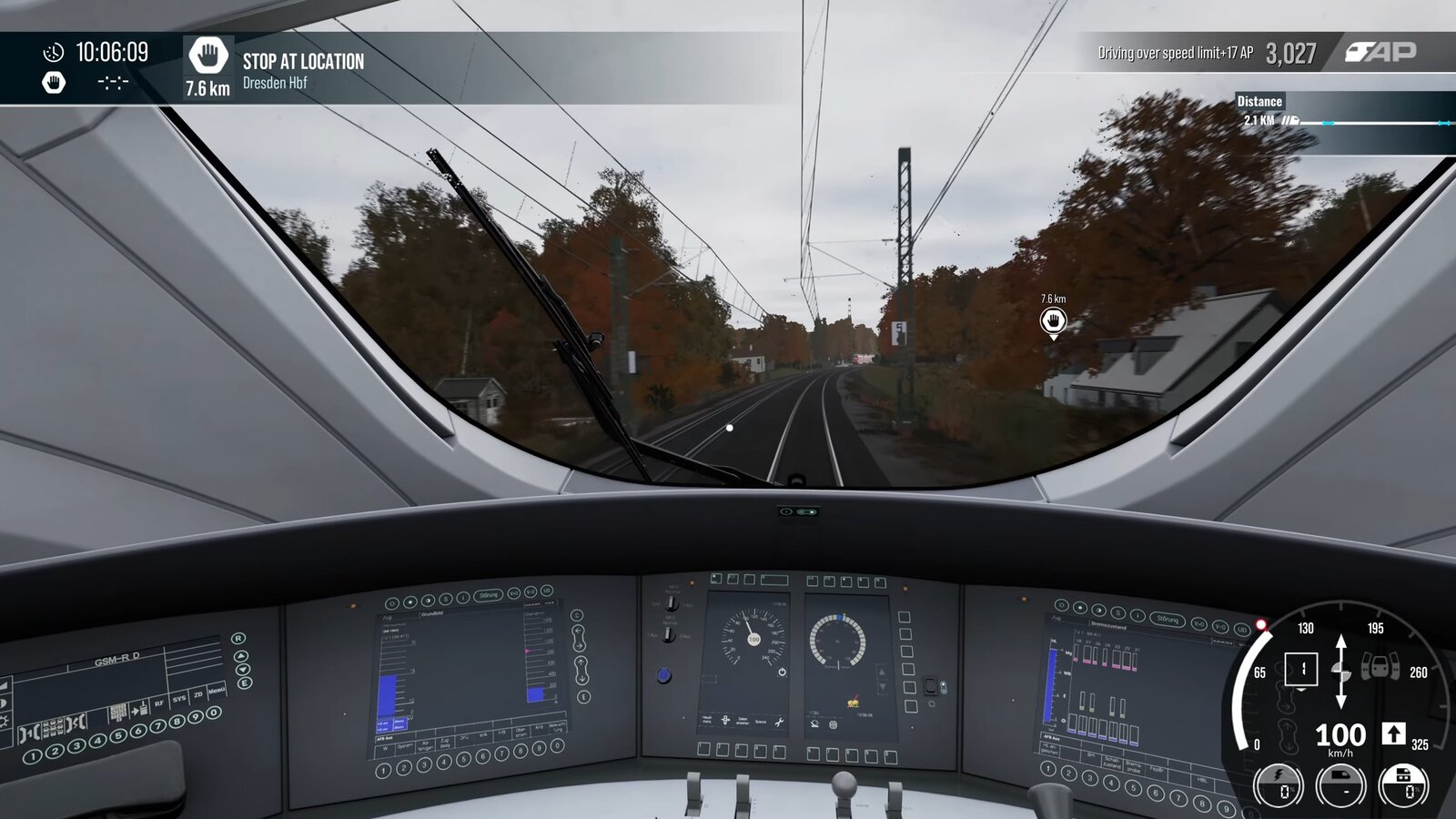Click the AP score logo
Viewport: 1456px width, 819px height.
point(1380,52)
